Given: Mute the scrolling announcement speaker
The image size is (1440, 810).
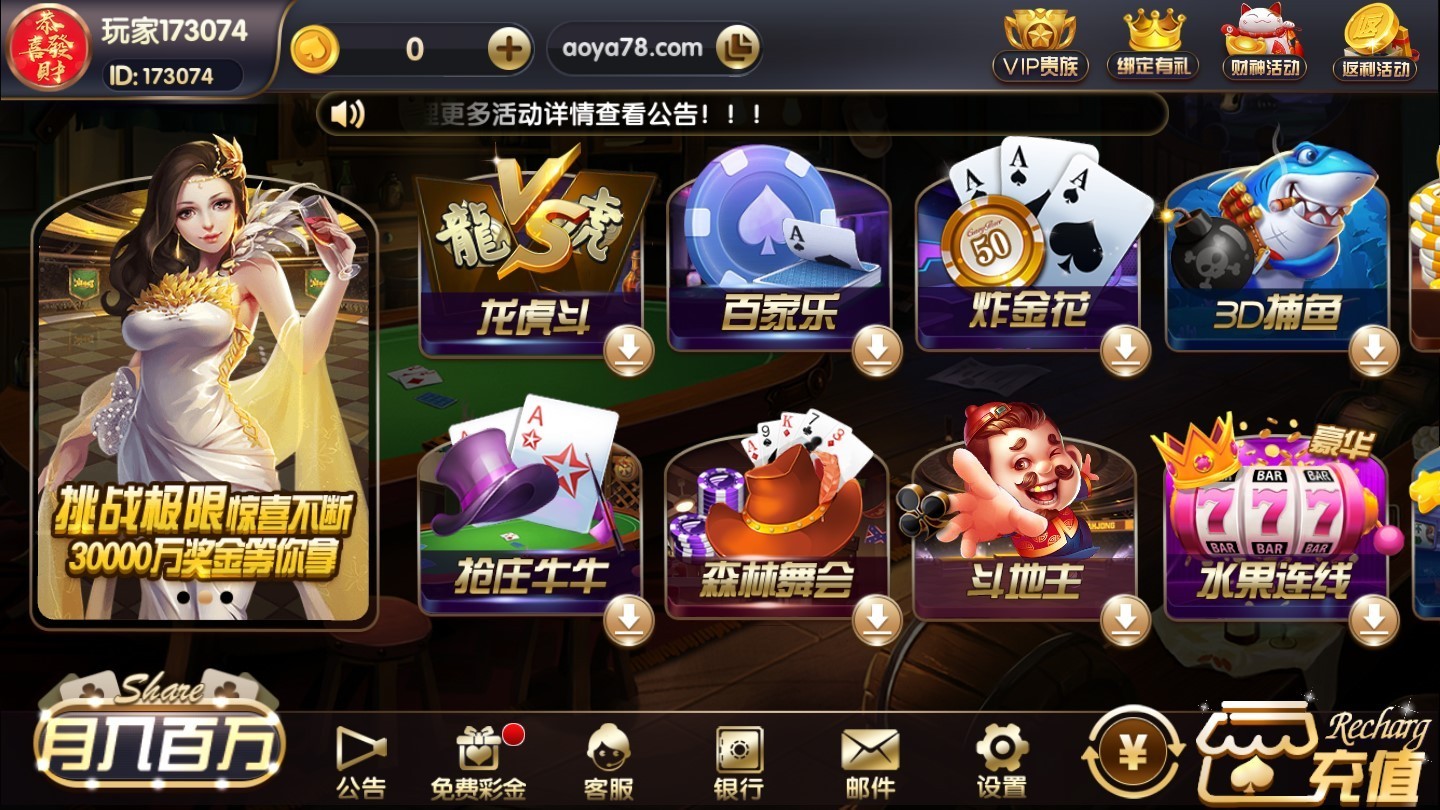Looking at the screenshot, I should 346,113.
